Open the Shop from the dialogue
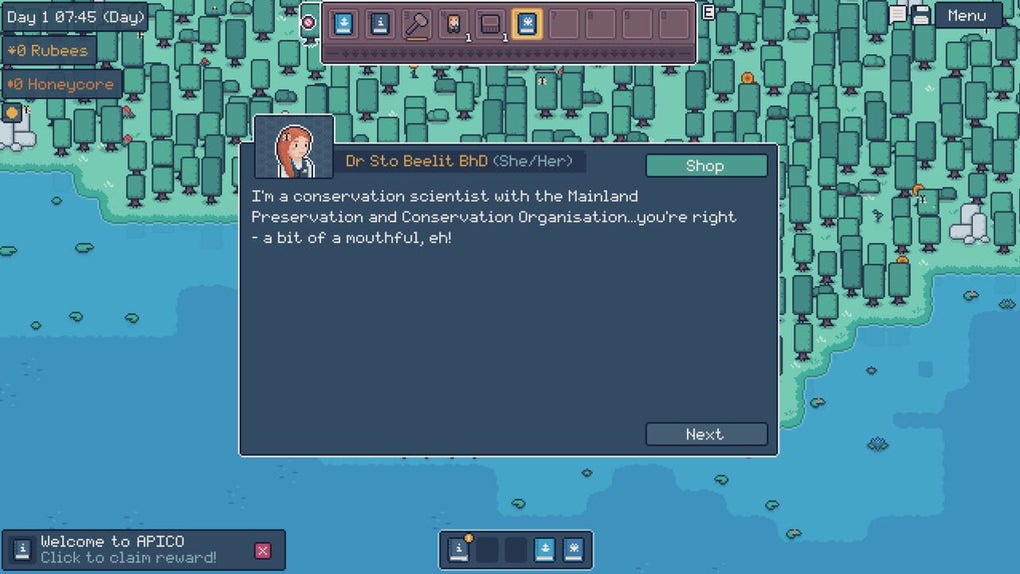 pyautogui.click(x=706, y=166)
